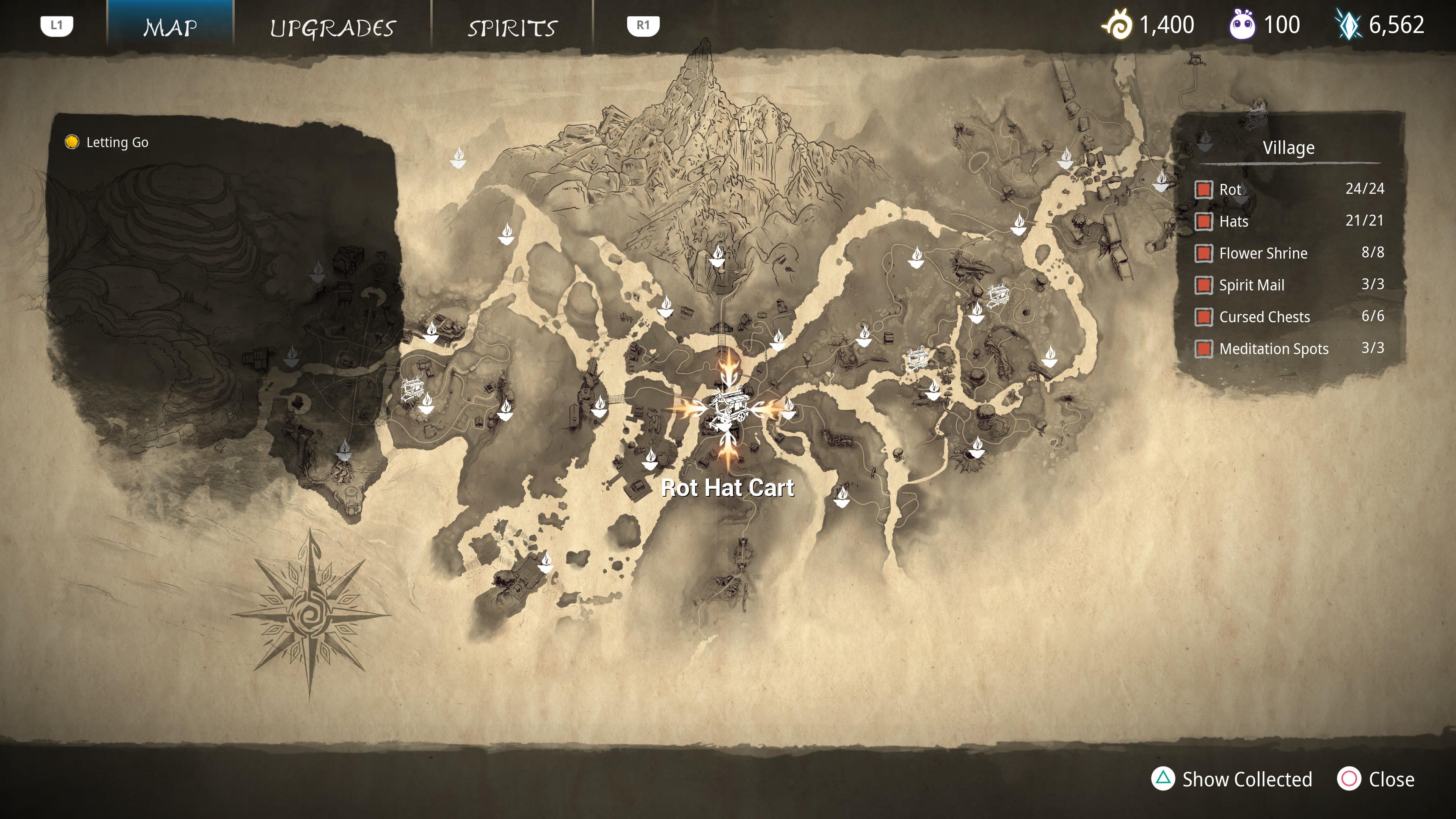Toggle the Rot collectible filter
Viewport: 1456px width, 819px height.
click(x=1203, y=189)
